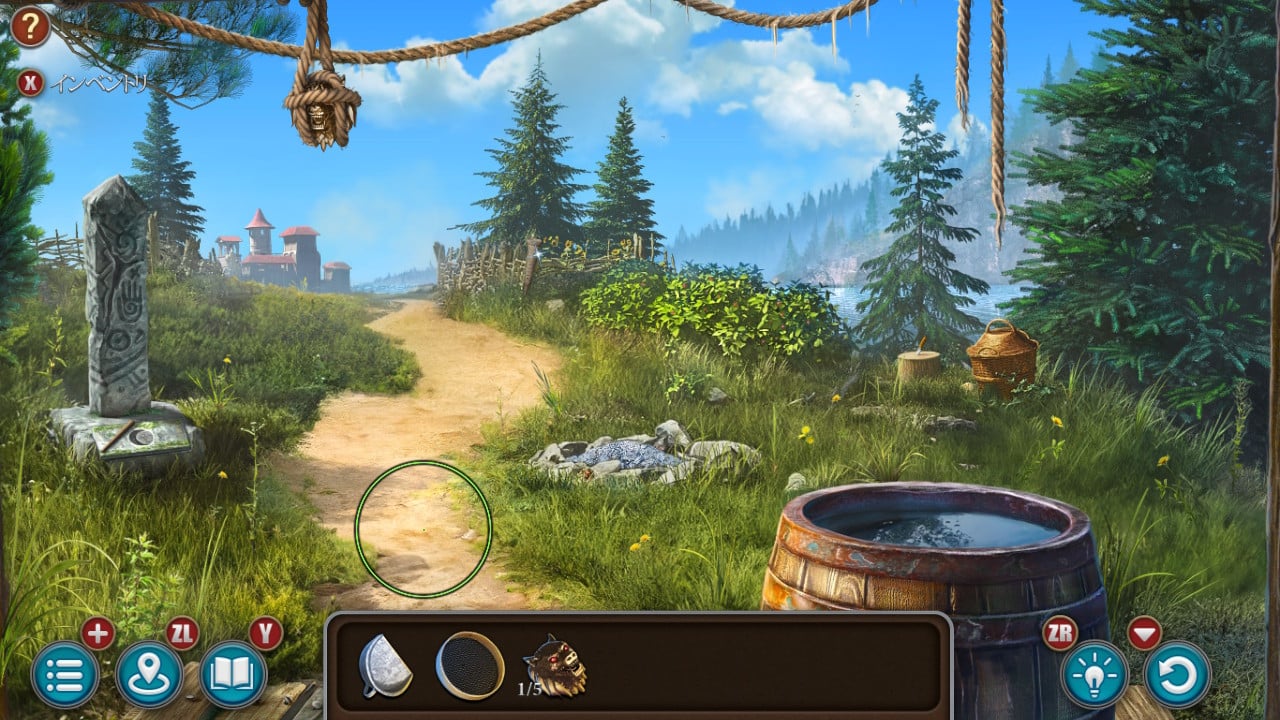Select the round sieve inventory item
This screenshot has width=1280, height=720.
click(x=470, y=666)
